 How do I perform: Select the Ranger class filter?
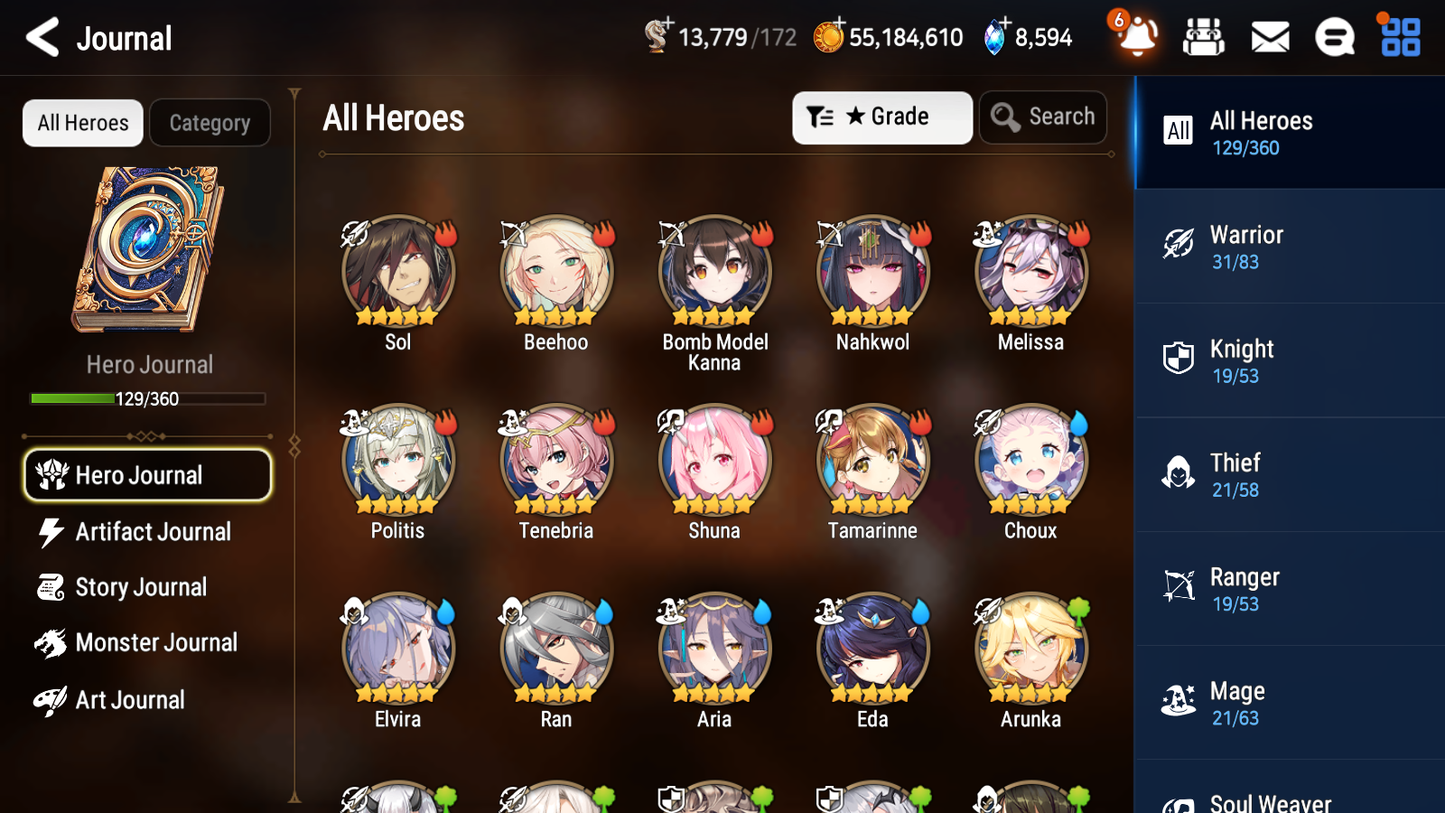(x=1289, y=588)
